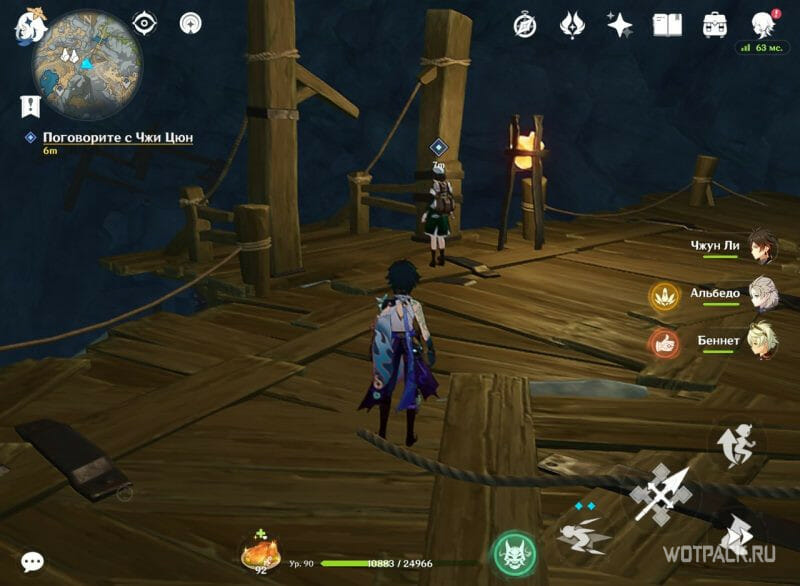Switch to party member Чжун Ли
Image resolution: width=800 pixels, height=586 pixels.
760,245
